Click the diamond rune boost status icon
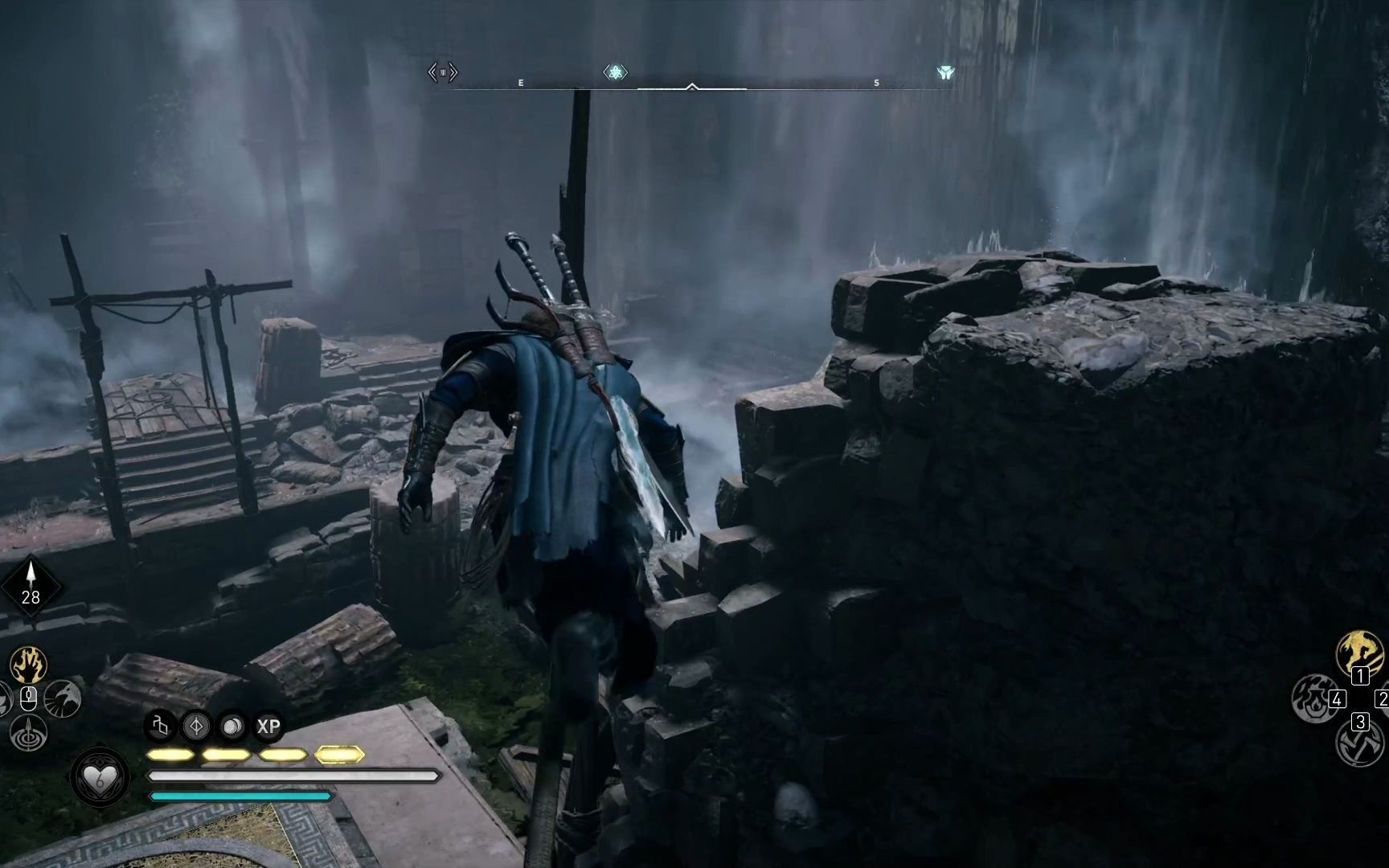Viewport: 1389px width, 868px height. (196, 727)
